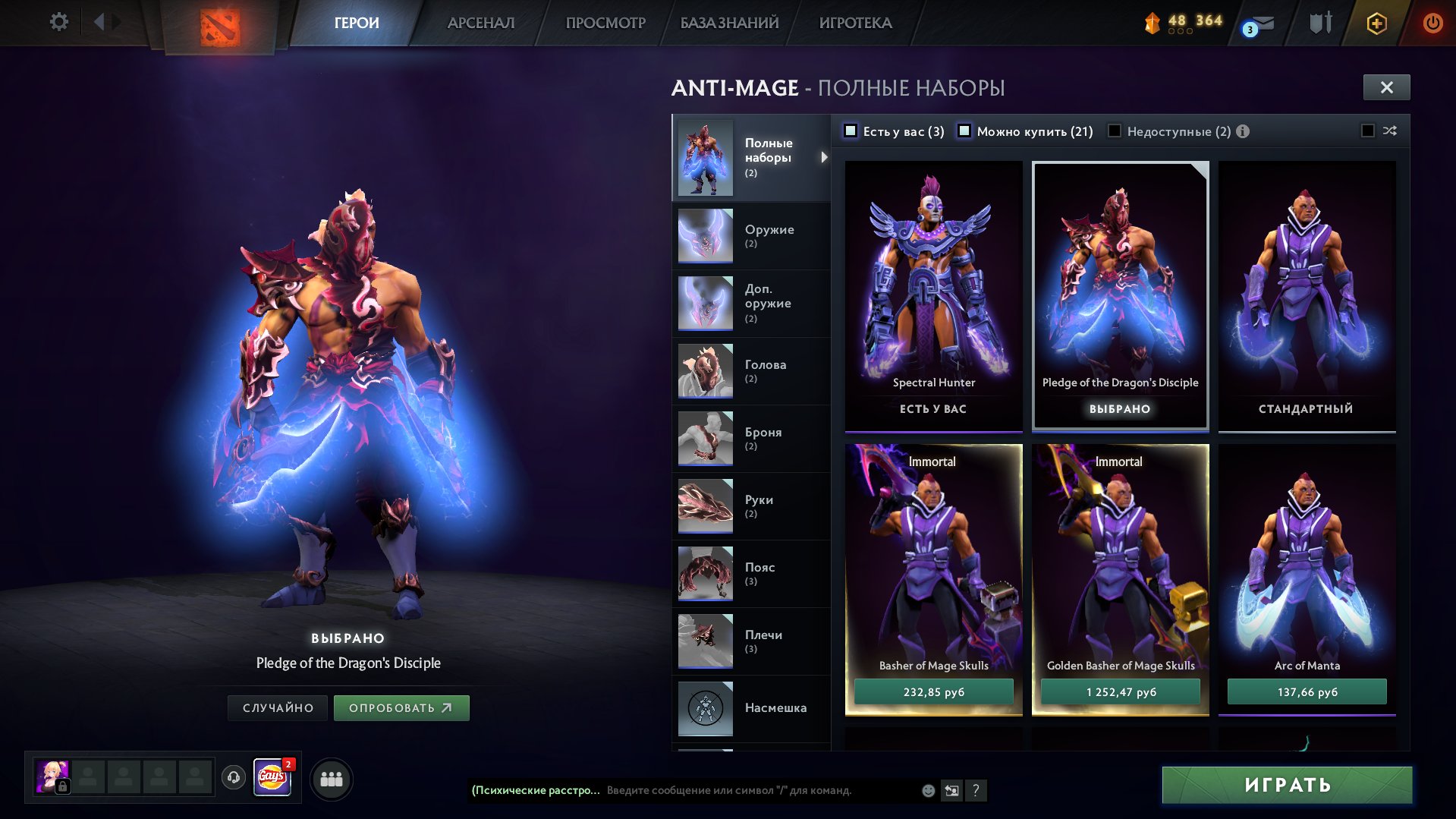Enable the 'Недоступные' filter checkbox
1456x819 pixels.
[x=1115, y=131]
